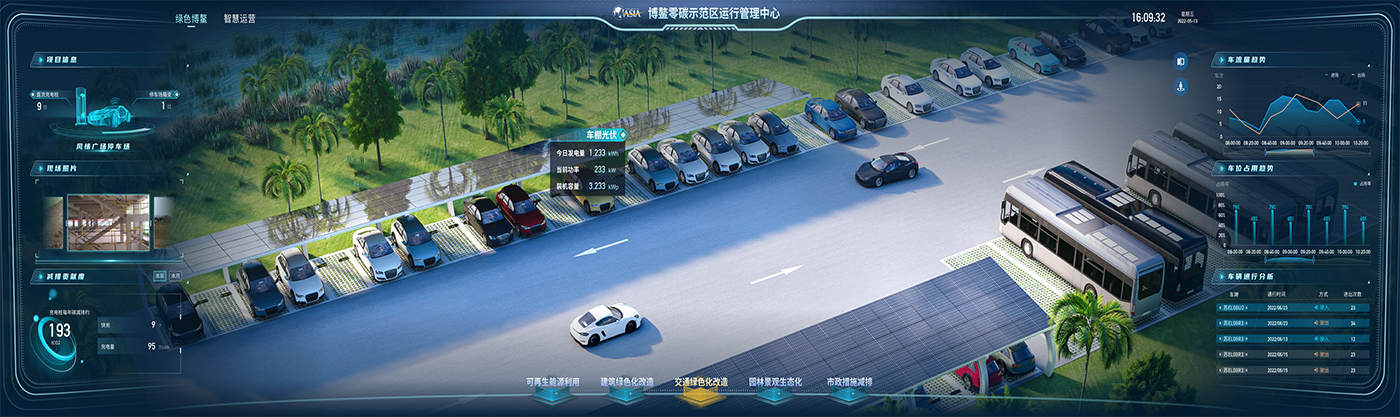Image resolution: width=1400 pixels, height=417 pixels.
Task: Click the lower round icon beside the traffic chart
Action: pyautogui.click(x=1180, y=87)
